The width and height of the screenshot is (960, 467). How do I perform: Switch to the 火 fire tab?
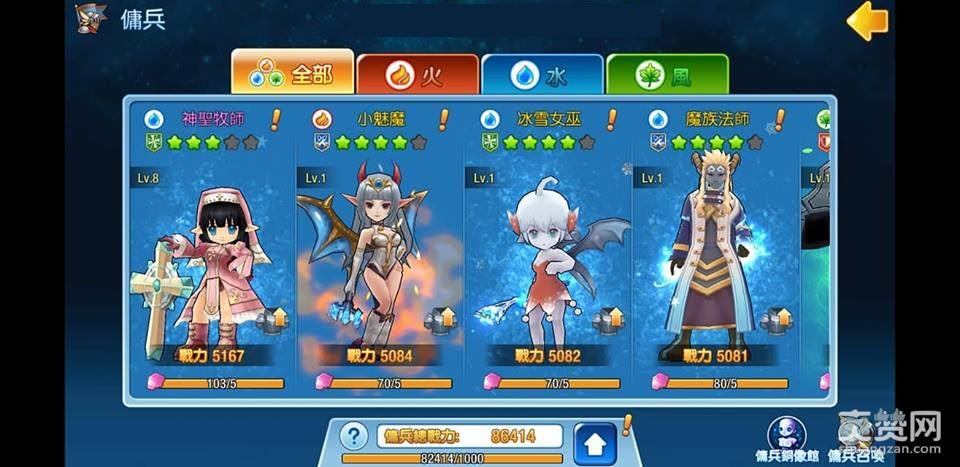pos(417,75)
